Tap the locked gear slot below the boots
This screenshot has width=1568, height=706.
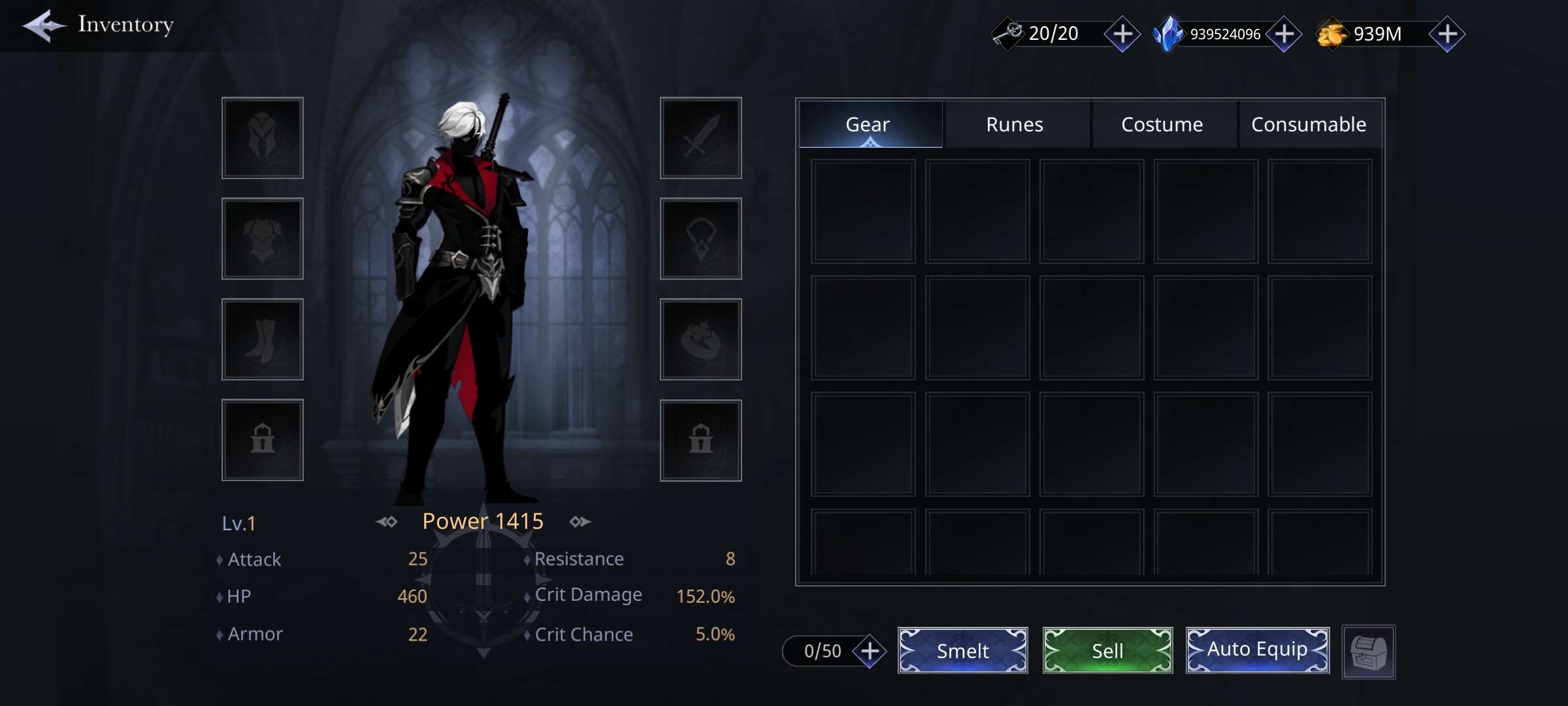[262, 439]
